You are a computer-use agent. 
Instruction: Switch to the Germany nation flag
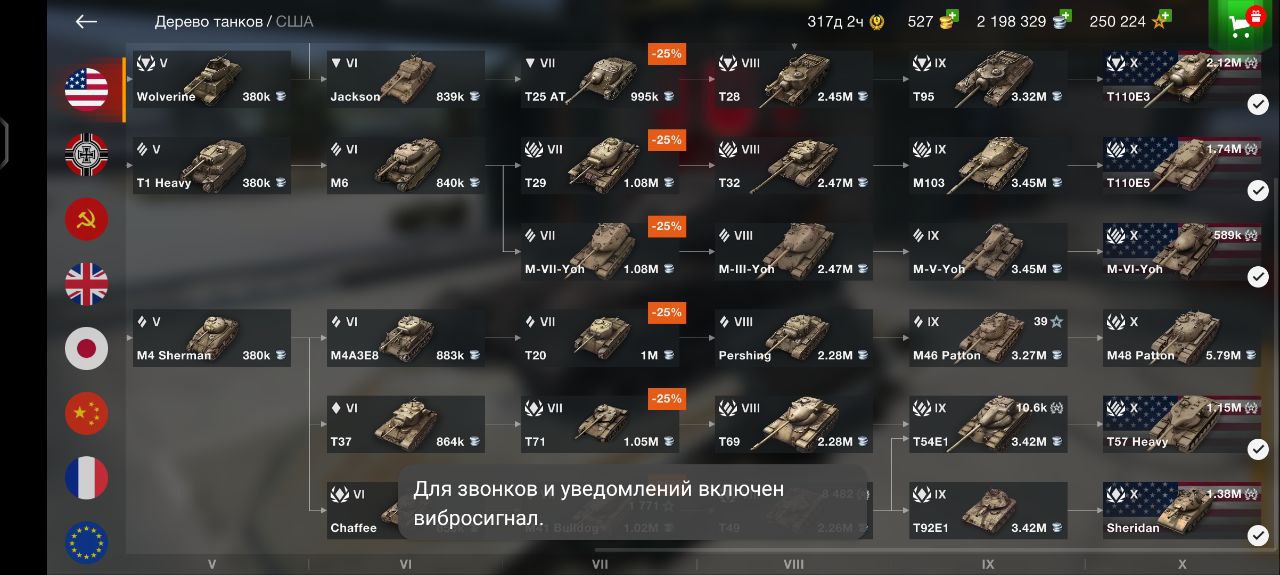(x=87, y=154)
